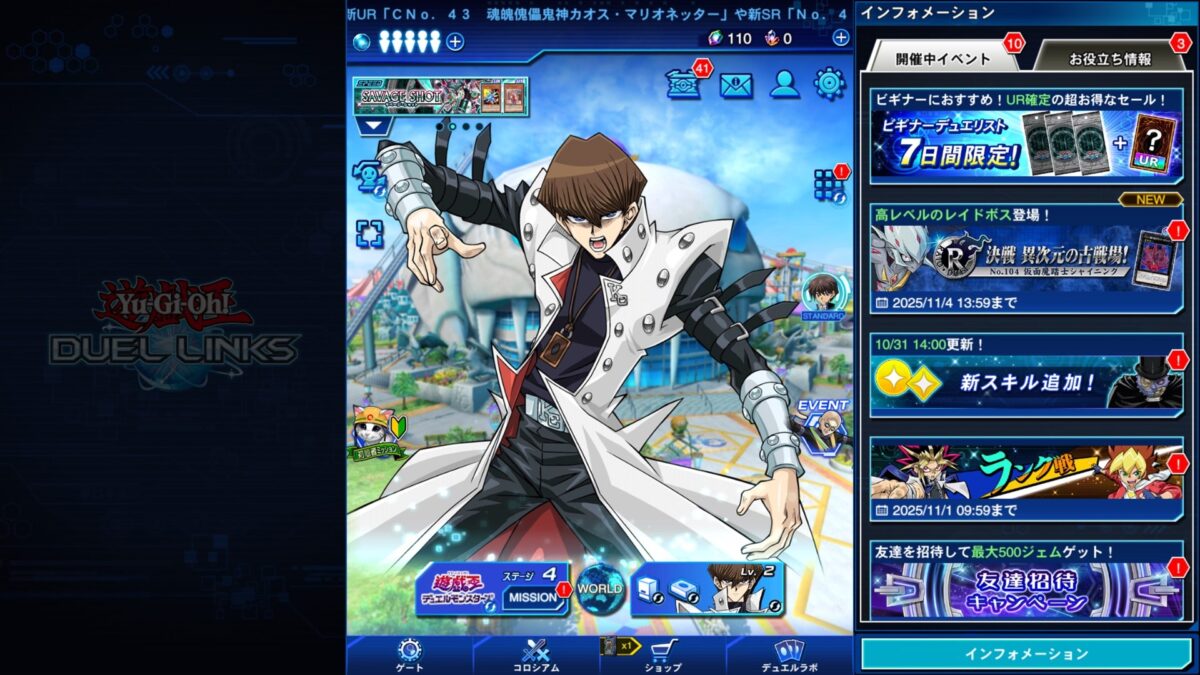1200x675 pixels.
Task: Open the Shop (ショップ) tab
Action: pyautogui.click(x=663, y=655)
